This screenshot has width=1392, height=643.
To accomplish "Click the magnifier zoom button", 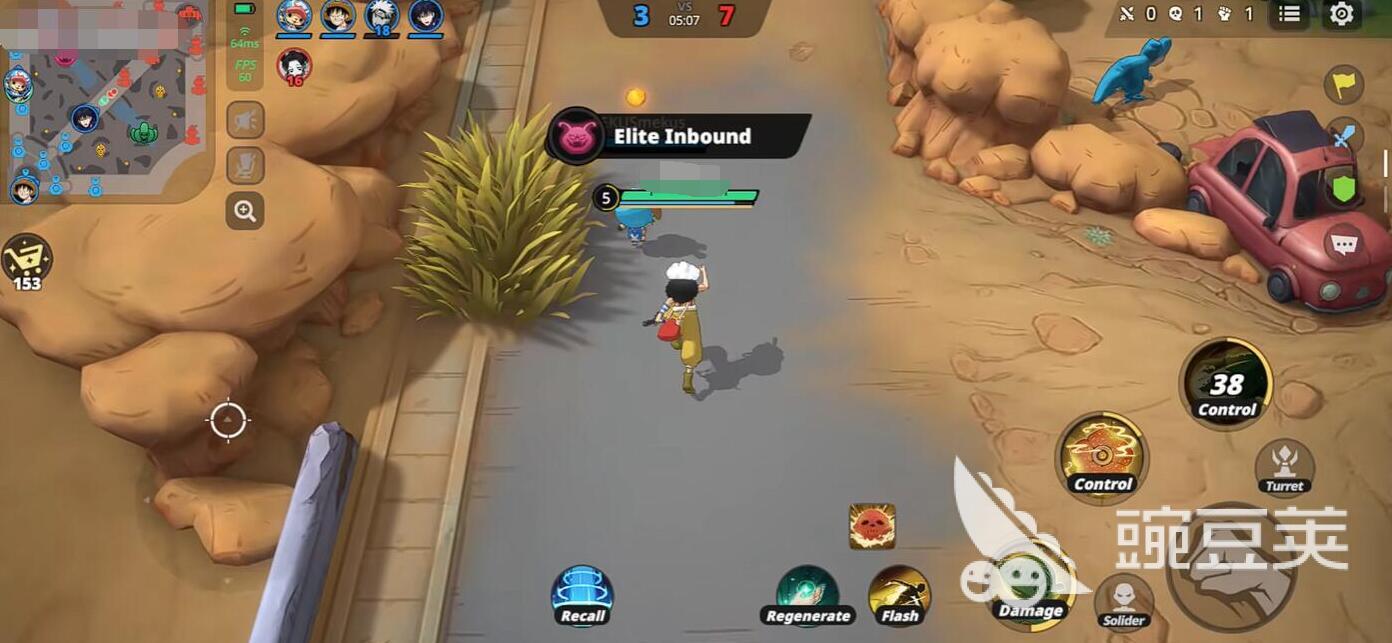I will coord(245,210).
